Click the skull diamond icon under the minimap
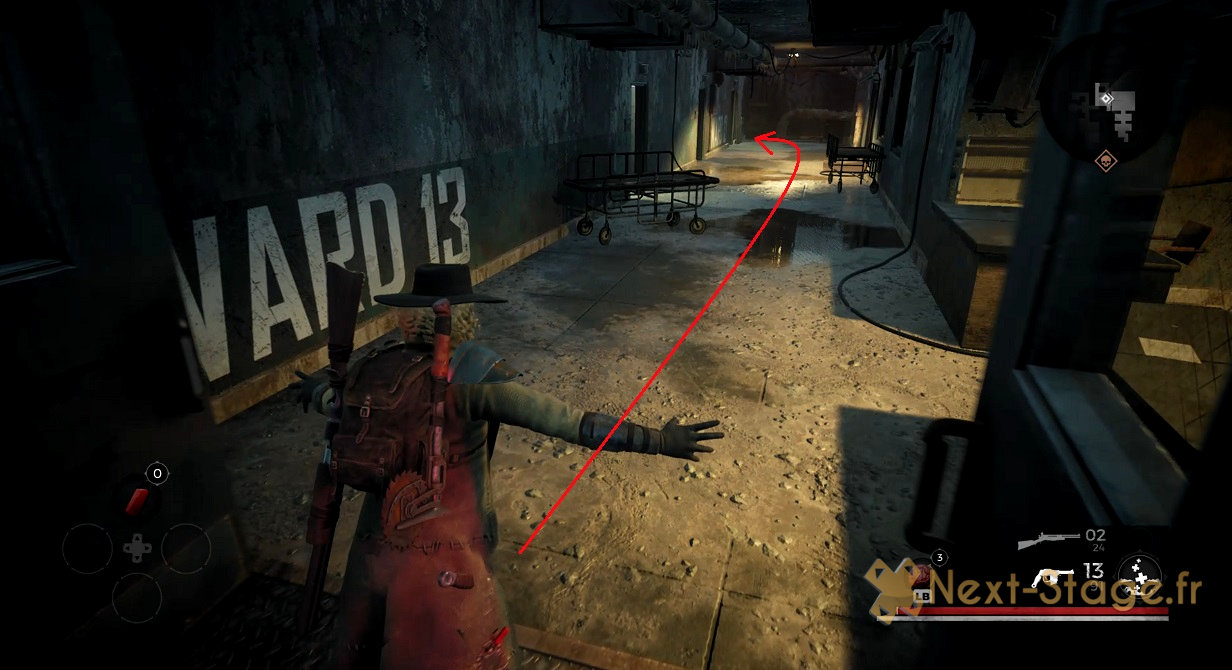 (1105, 159)
